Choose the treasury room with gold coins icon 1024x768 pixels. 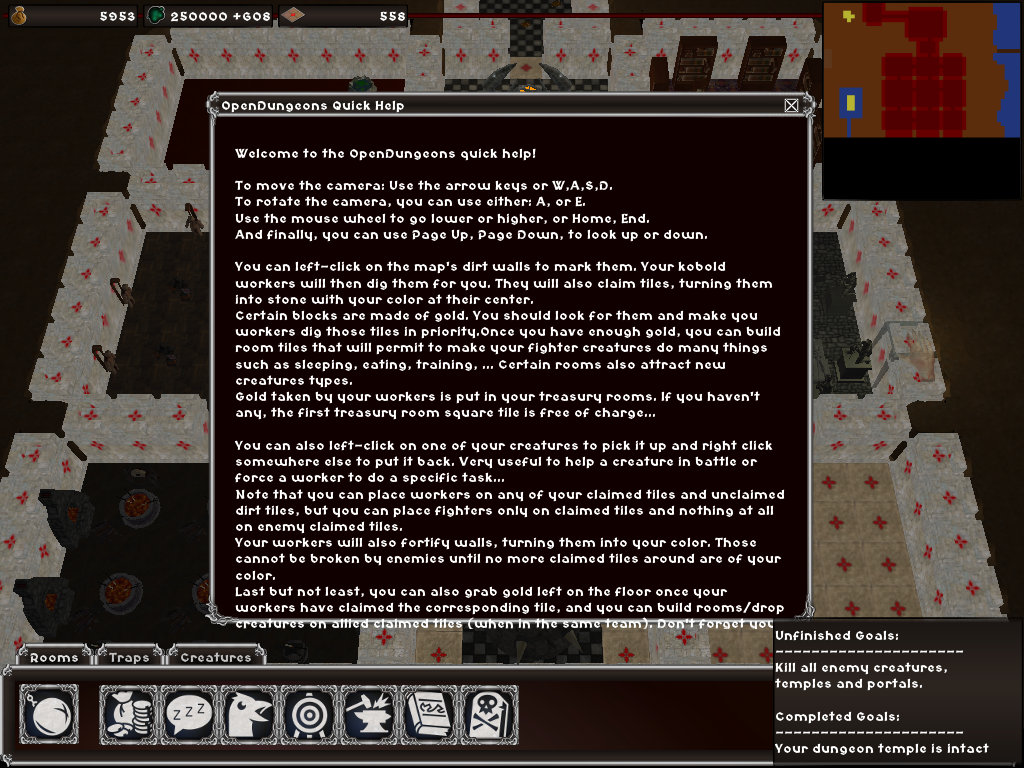click(x=129, y=714)
